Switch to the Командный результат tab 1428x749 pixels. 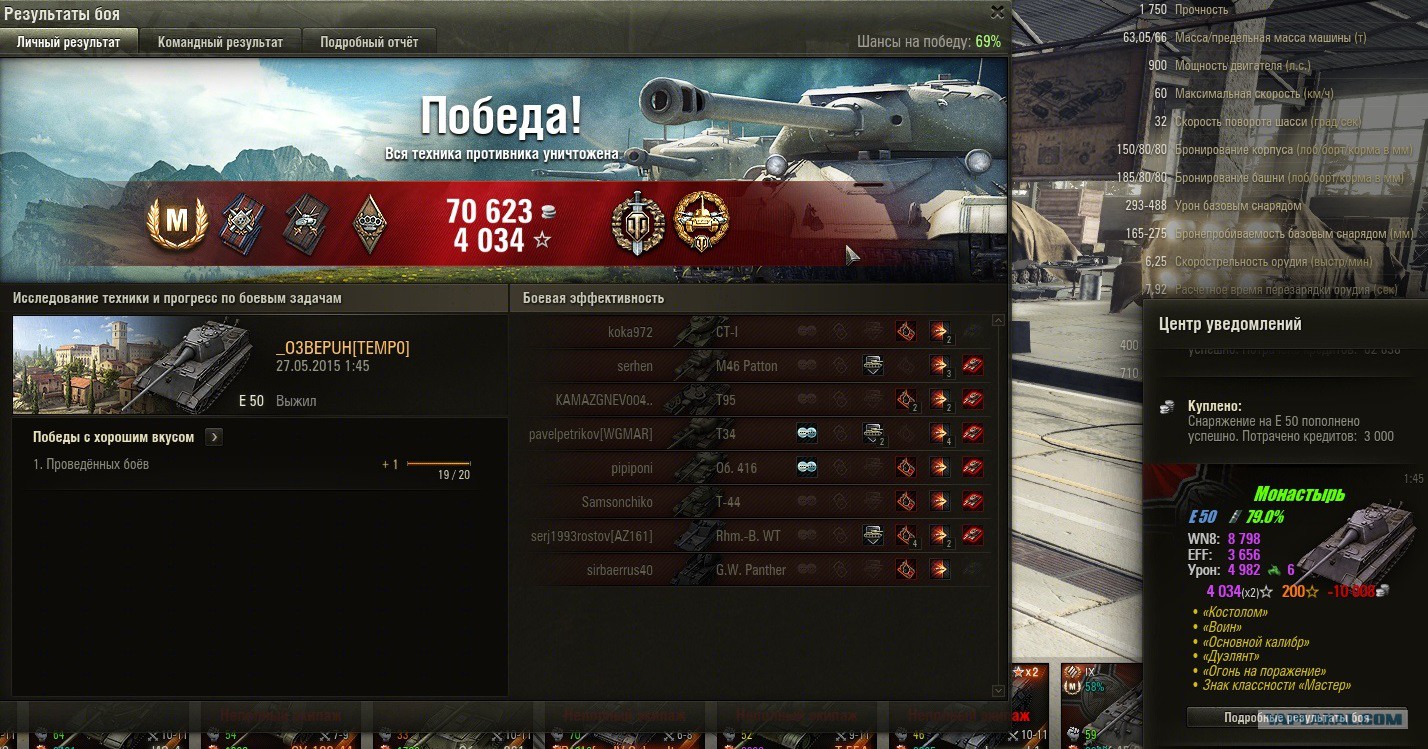(220, 42)
